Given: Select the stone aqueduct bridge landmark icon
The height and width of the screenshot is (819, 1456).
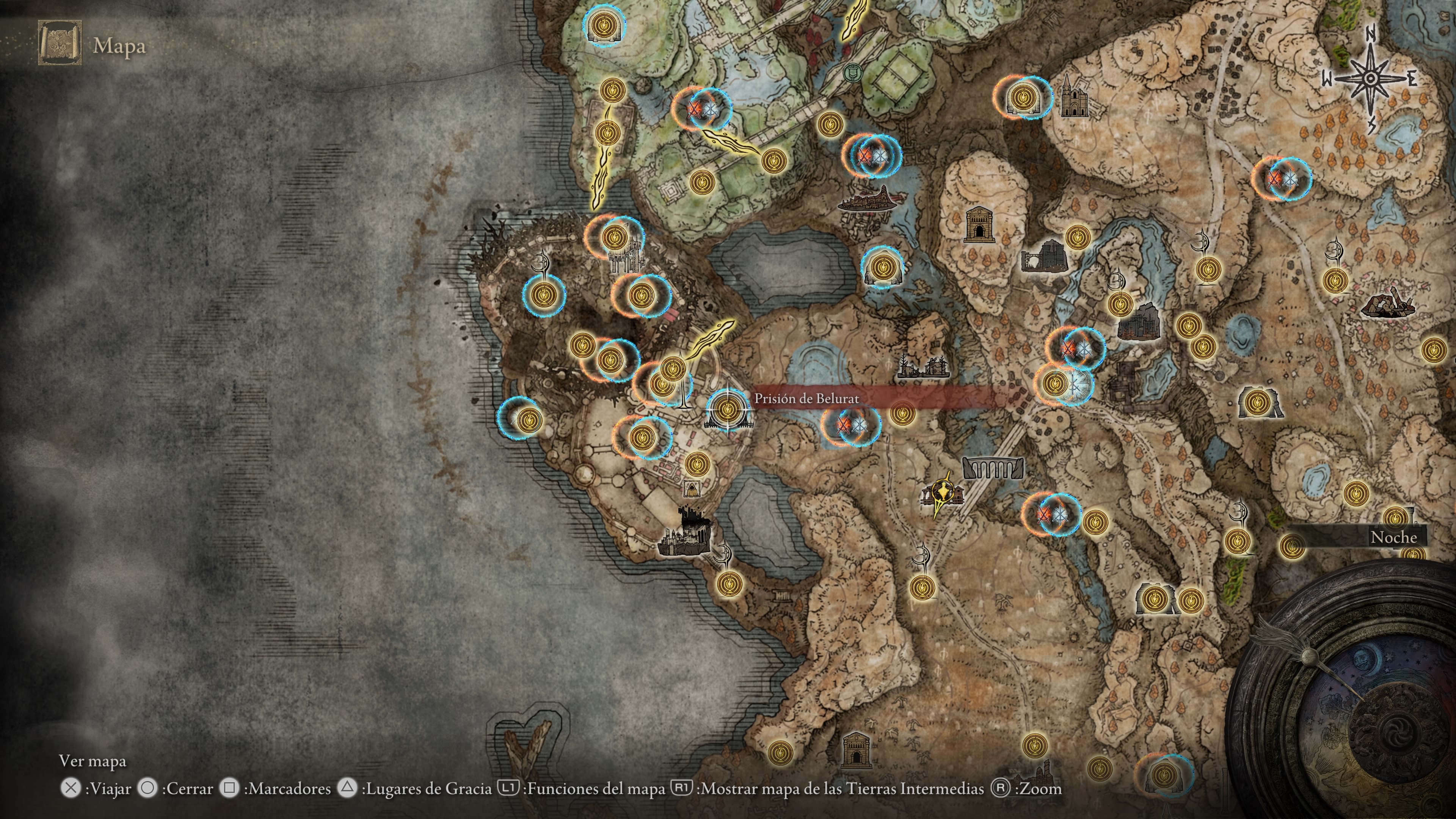Looking at the screenshot, I should pos(992,468).
